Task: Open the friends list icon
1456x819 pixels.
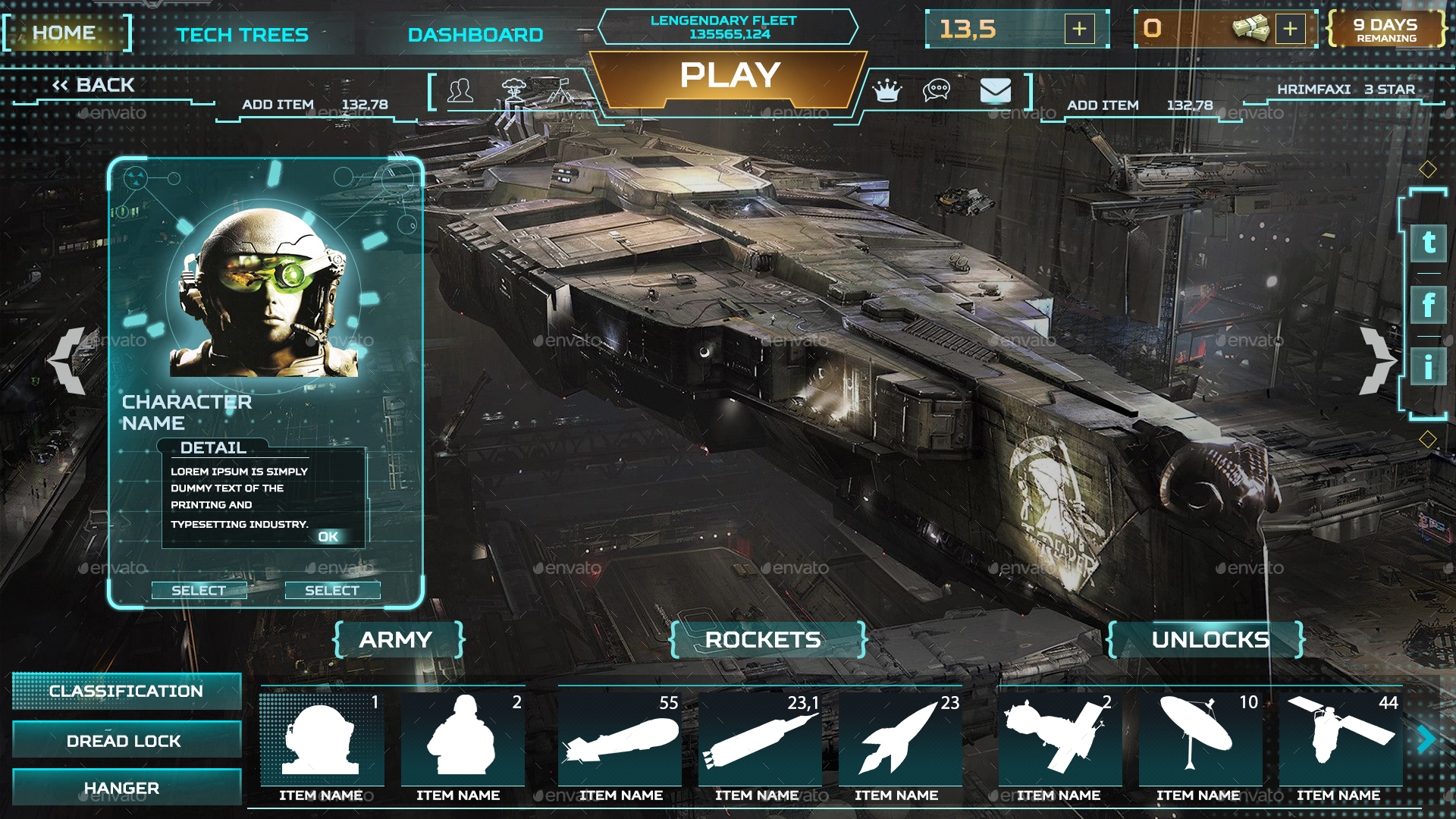Action: [463, 91]
